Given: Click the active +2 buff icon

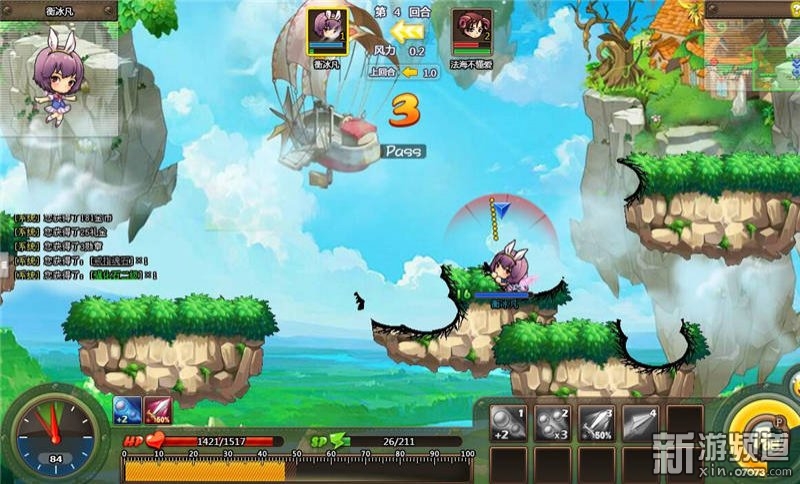Looking at the screenshot, I should 127,409.
